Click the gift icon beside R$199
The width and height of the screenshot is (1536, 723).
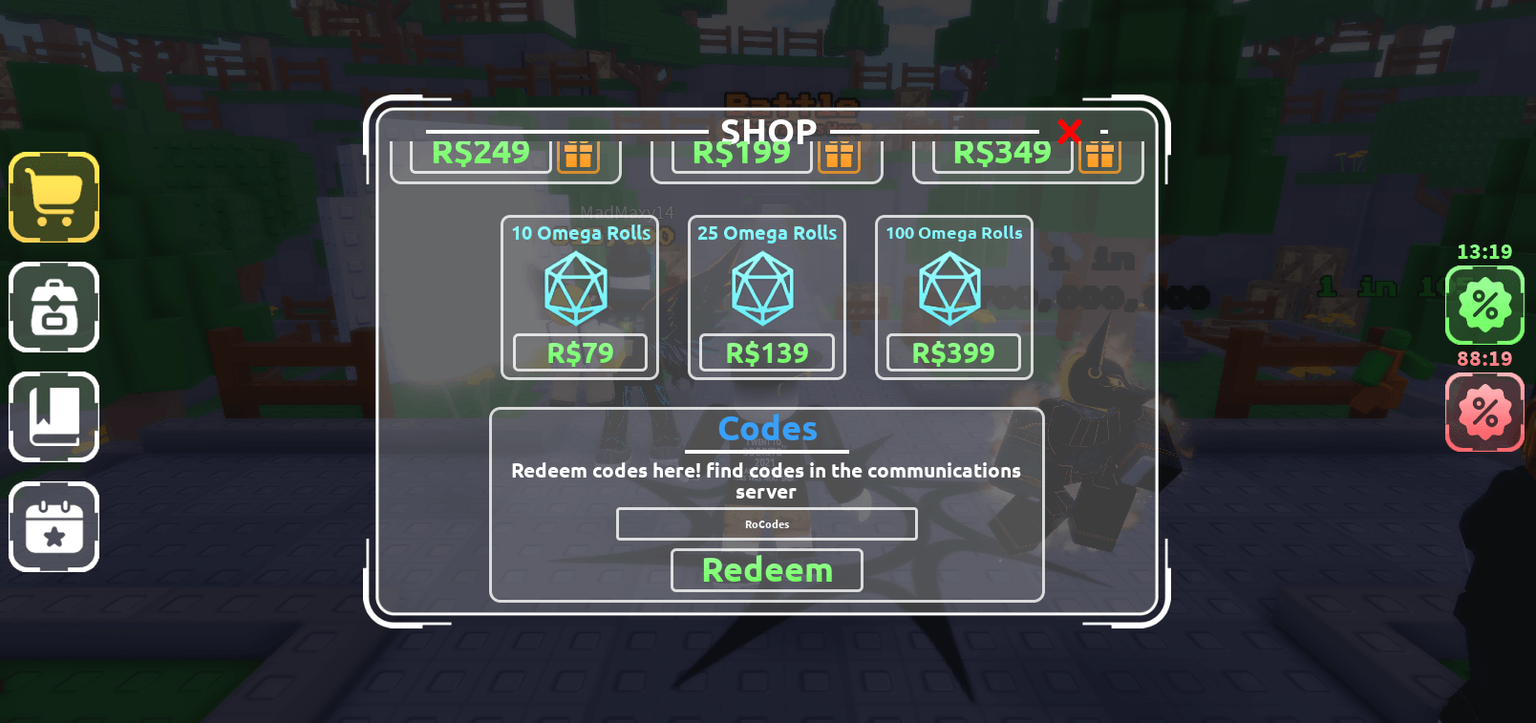(840, 156)
